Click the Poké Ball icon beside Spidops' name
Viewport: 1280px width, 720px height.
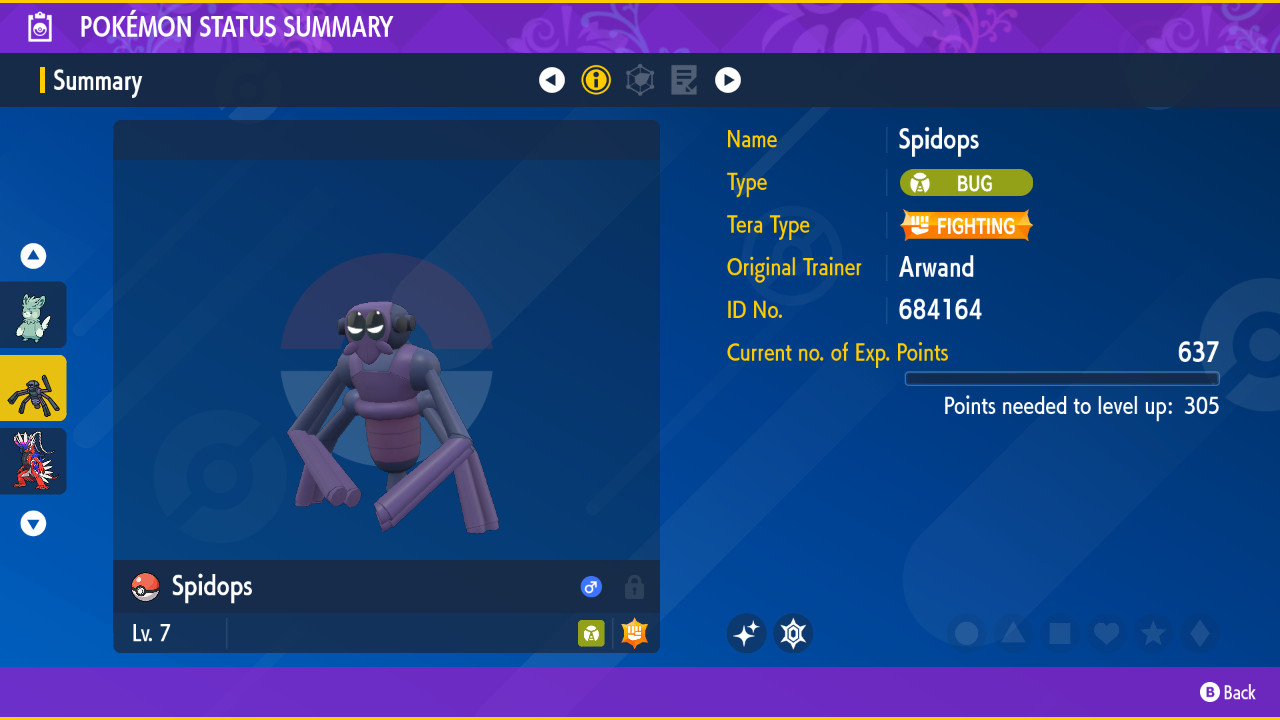coord(143,587)
